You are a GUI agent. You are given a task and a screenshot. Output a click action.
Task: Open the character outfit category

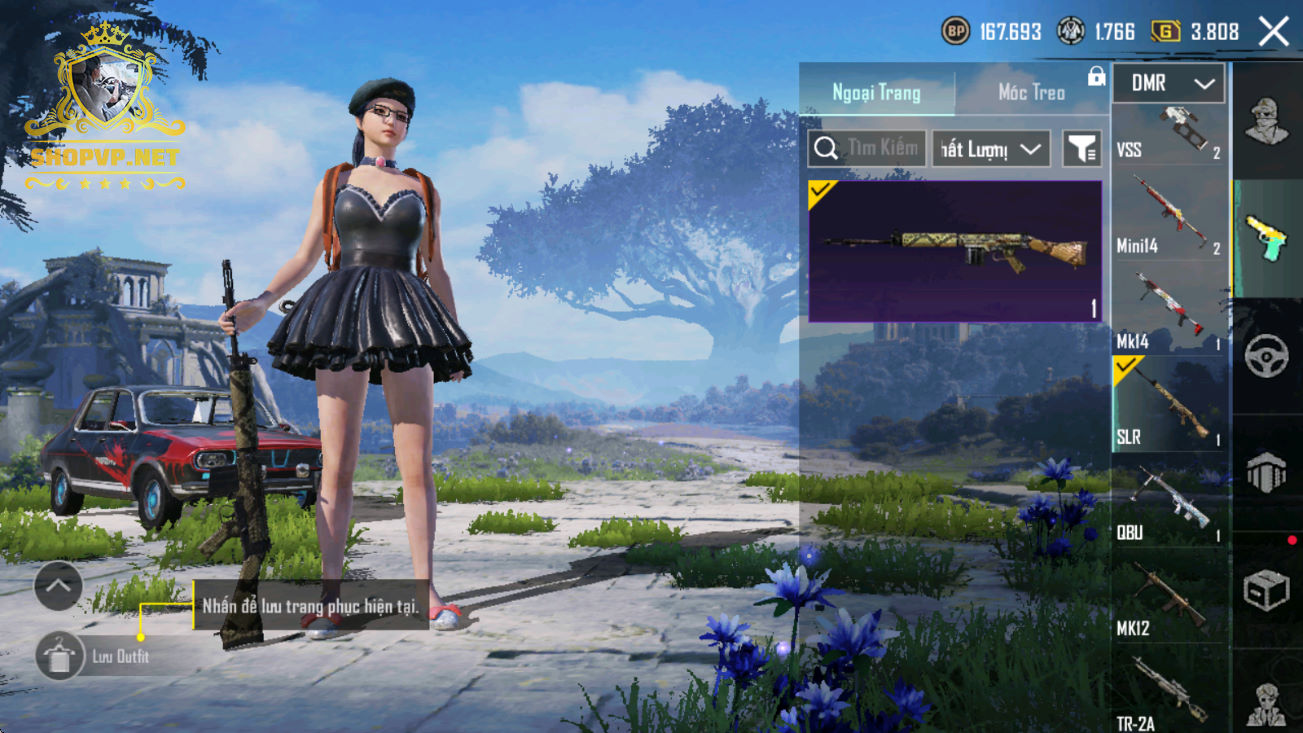click(x=1267, y=122)
